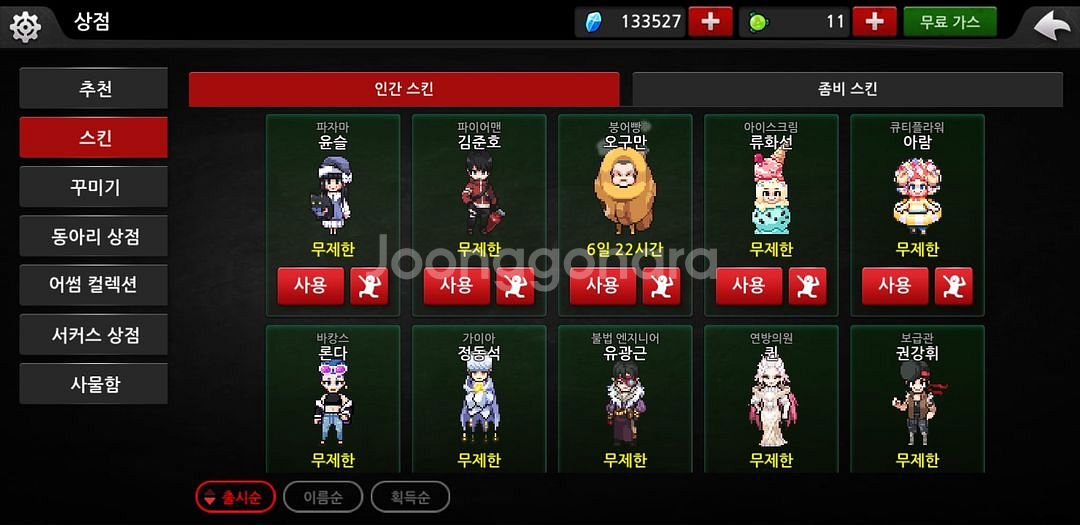Viewport: 1080px width, 525px height.
Task: Sort skins by 이름순 name order
Action: 322,497
